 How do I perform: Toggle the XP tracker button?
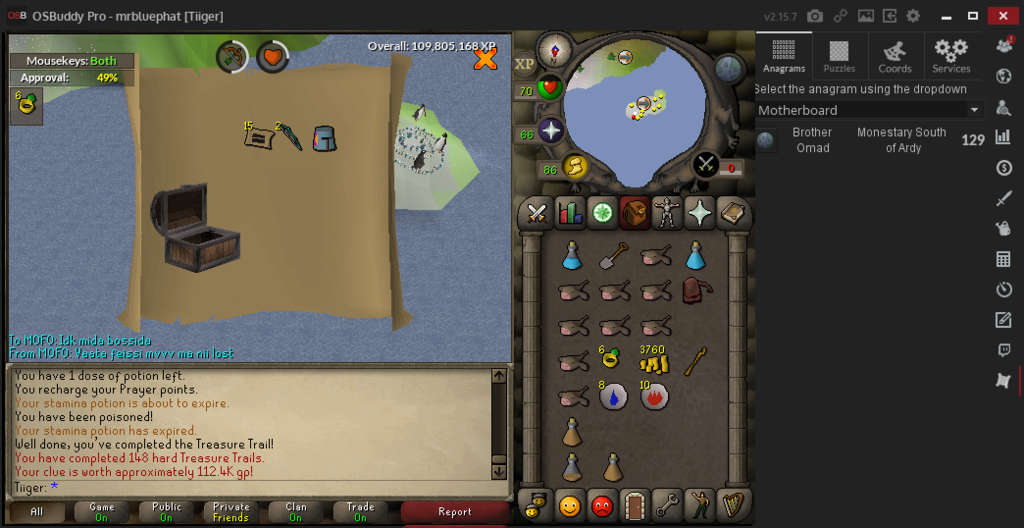pos(525,63)
